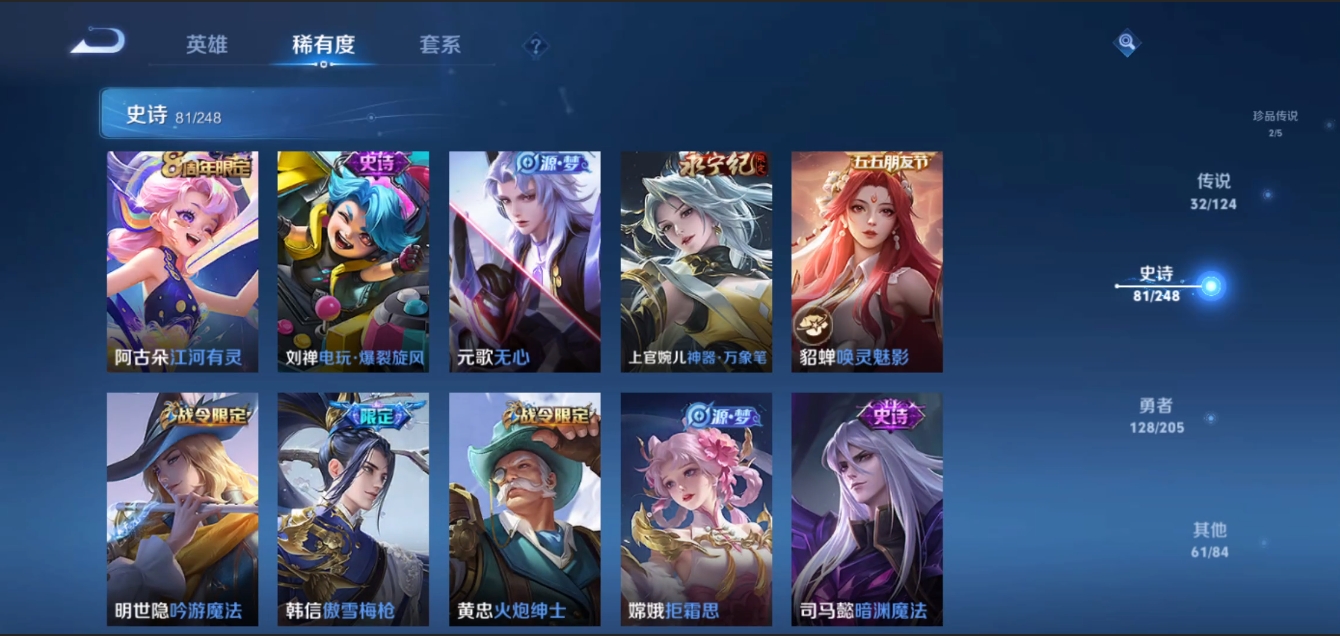This screenshot has width=1340, height=636.
Task: Switch to the 英雄 tab
Action: (x=207, y=45)
